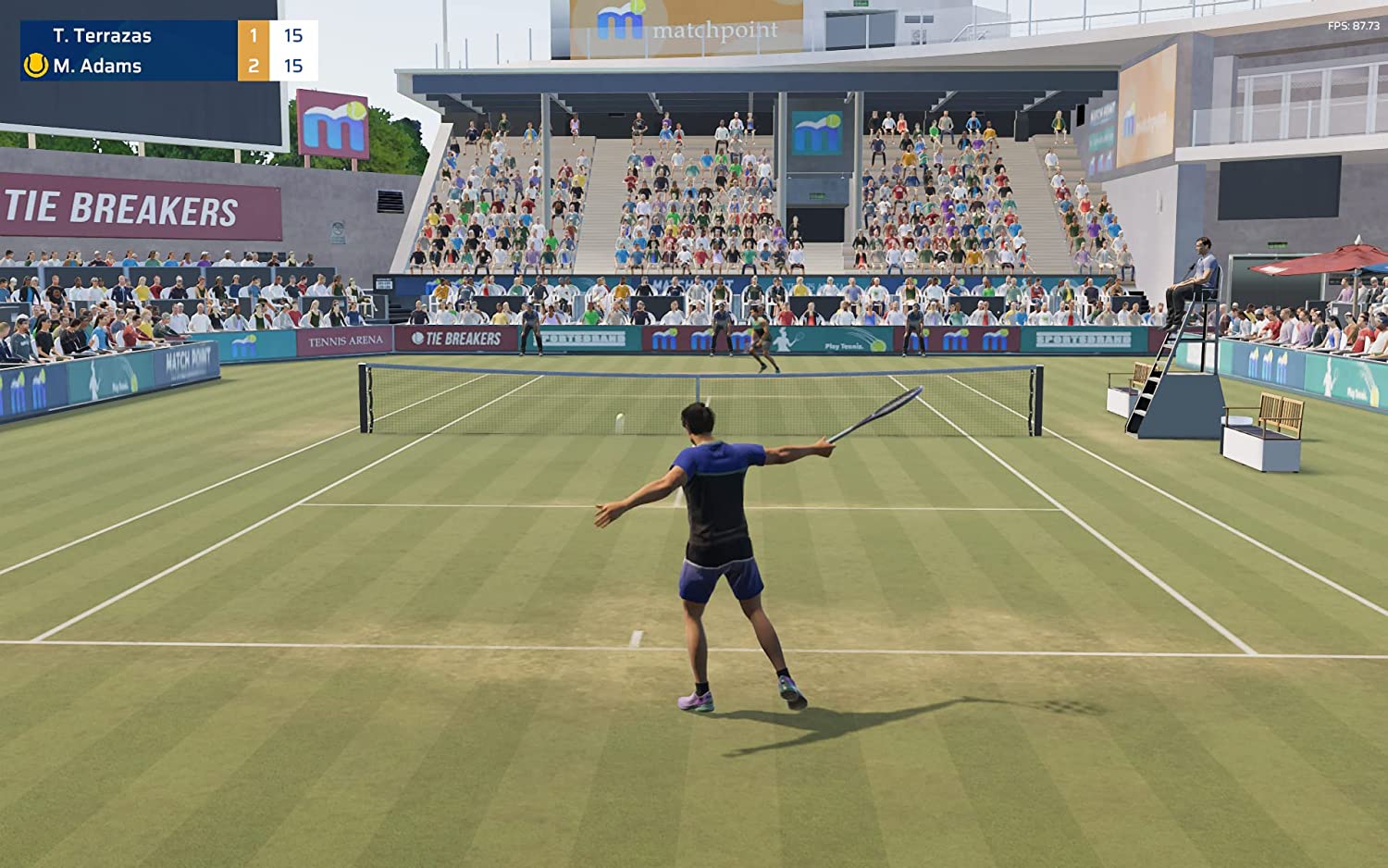The width and height of the screenshot is (1388, 868).
Task: Select the matchpoint logo on the right tower screen
Action: click(1131, 120)
